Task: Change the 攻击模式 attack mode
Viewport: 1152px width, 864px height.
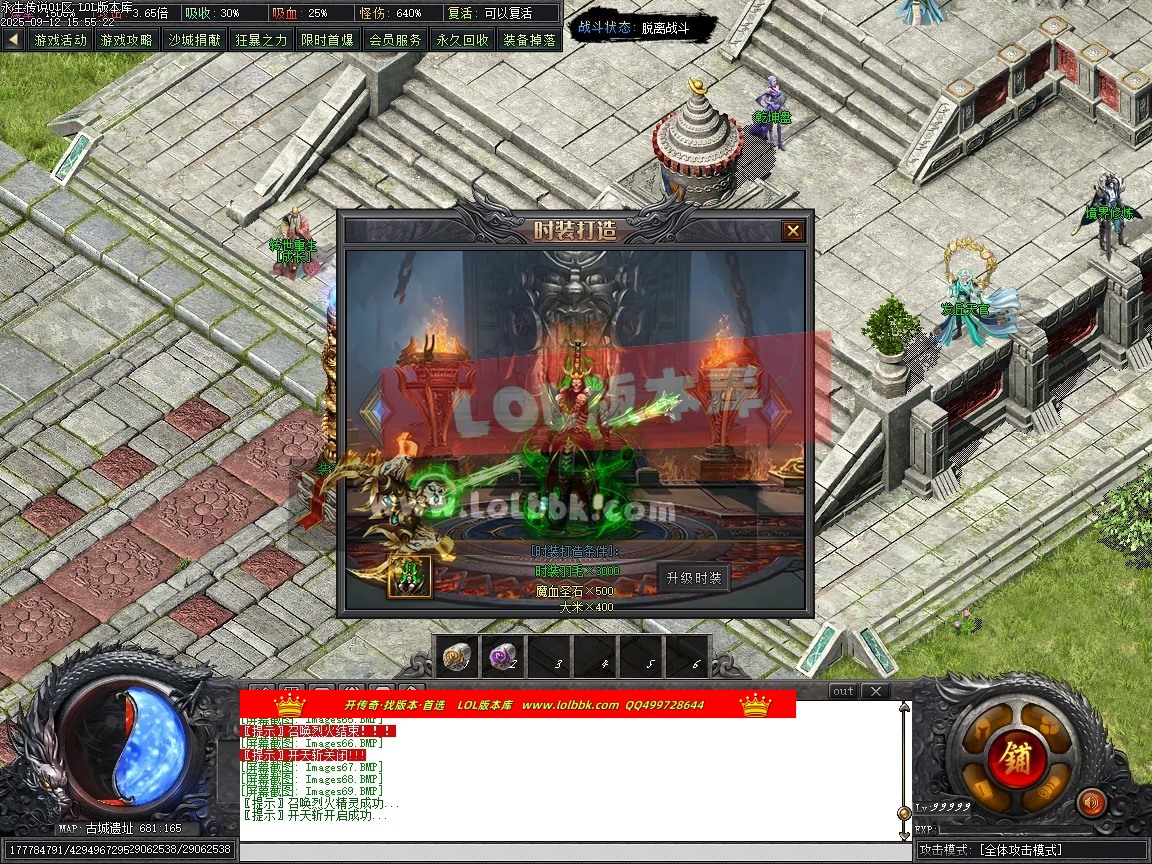Action: [x=1032, y=850]
